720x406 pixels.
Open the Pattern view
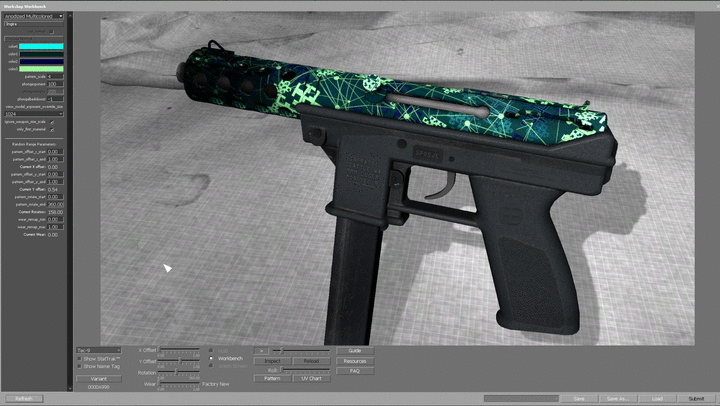coord(272,379)
